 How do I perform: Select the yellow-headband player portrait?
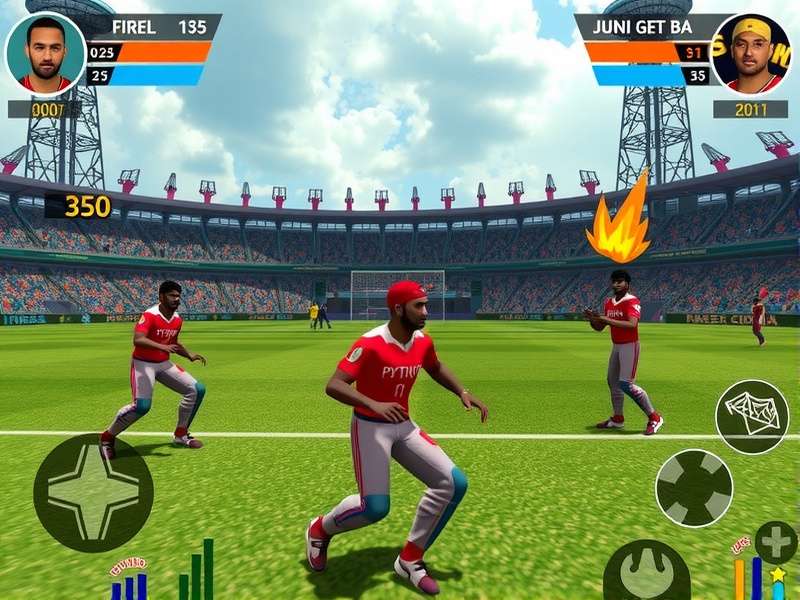point(752,53)
